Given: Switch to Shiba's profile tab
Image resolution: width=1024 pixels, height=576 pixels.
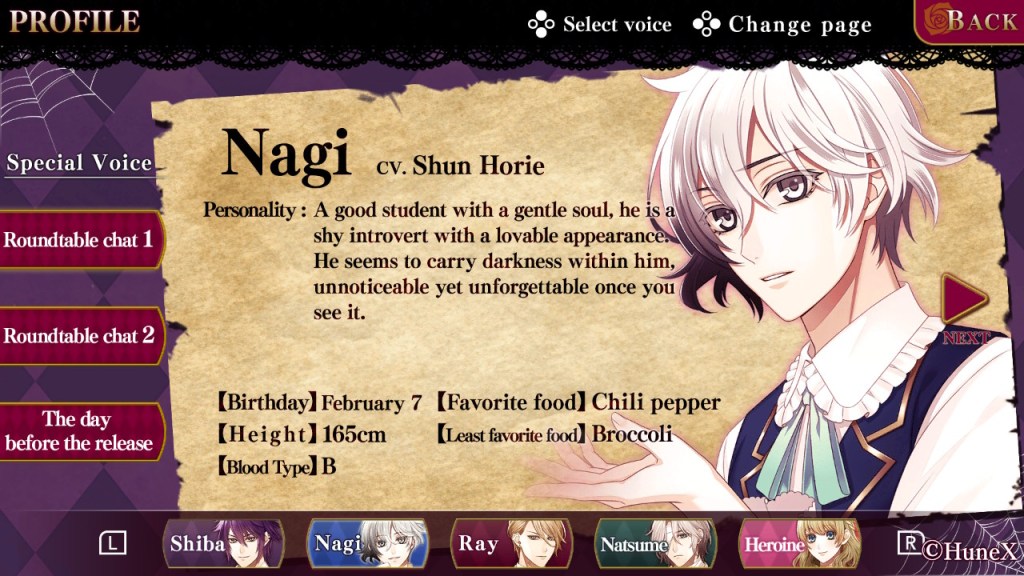Looking at the screenshot, I should click(x=223, y=544).
